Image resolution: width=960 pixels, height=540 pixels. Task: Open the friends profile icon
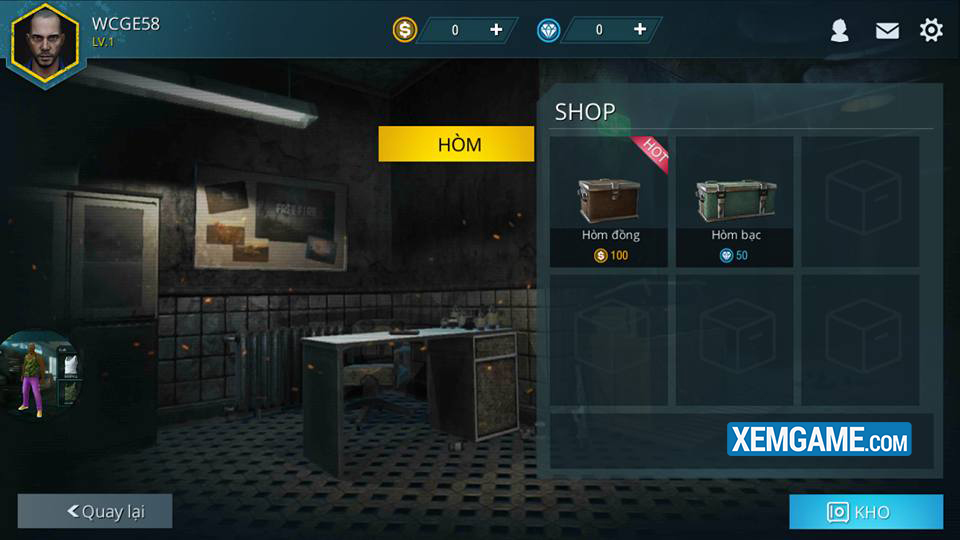click(x=840, y=31)
